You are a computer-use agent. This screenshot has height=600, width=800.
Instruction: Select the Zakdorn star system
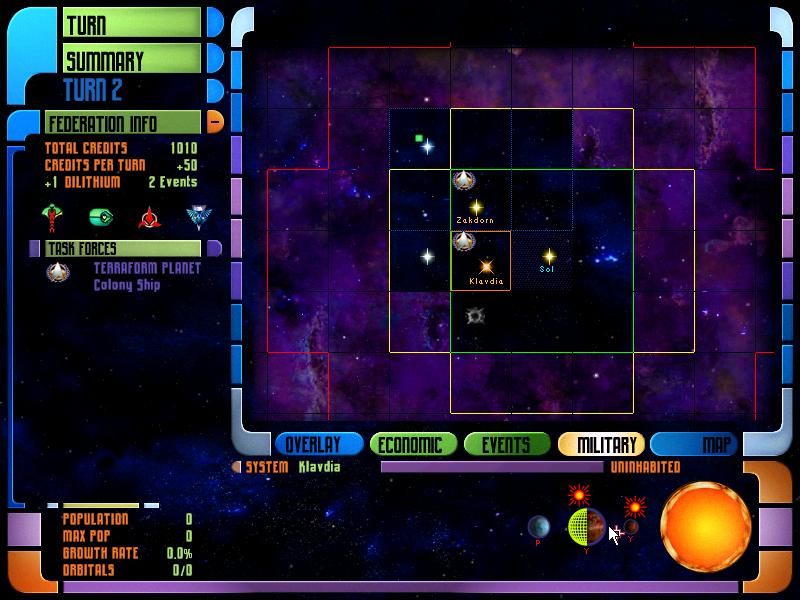[476, 206]
